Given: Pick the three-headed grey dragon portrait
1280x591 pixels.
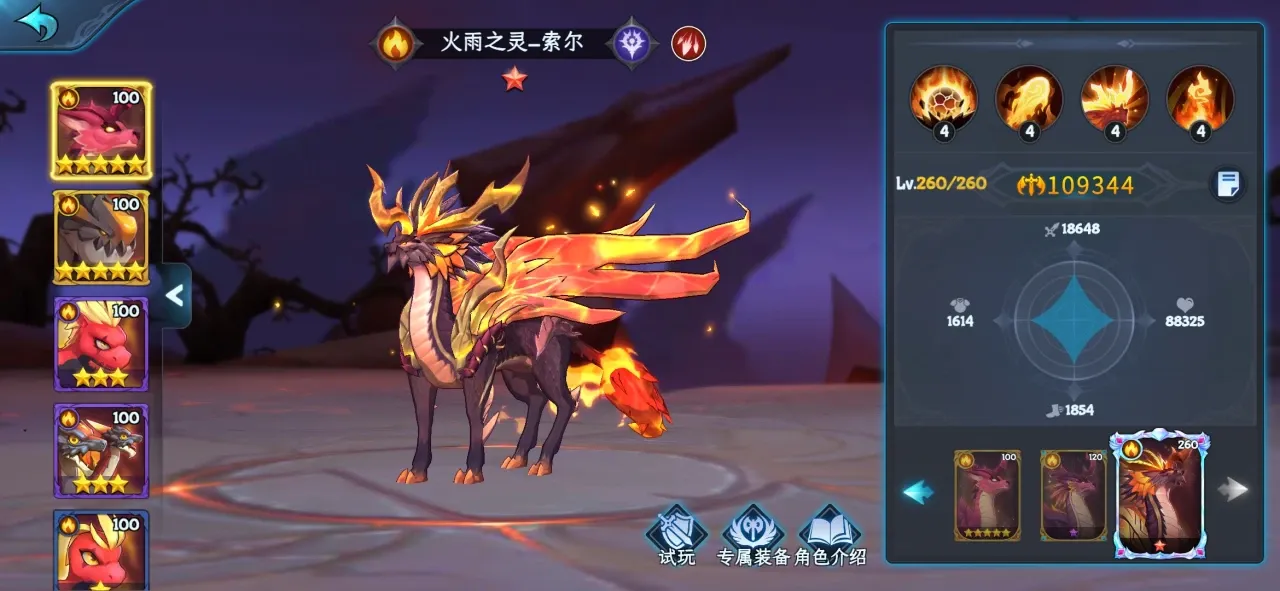Looking at the screenshot, I should coord(100,452).
